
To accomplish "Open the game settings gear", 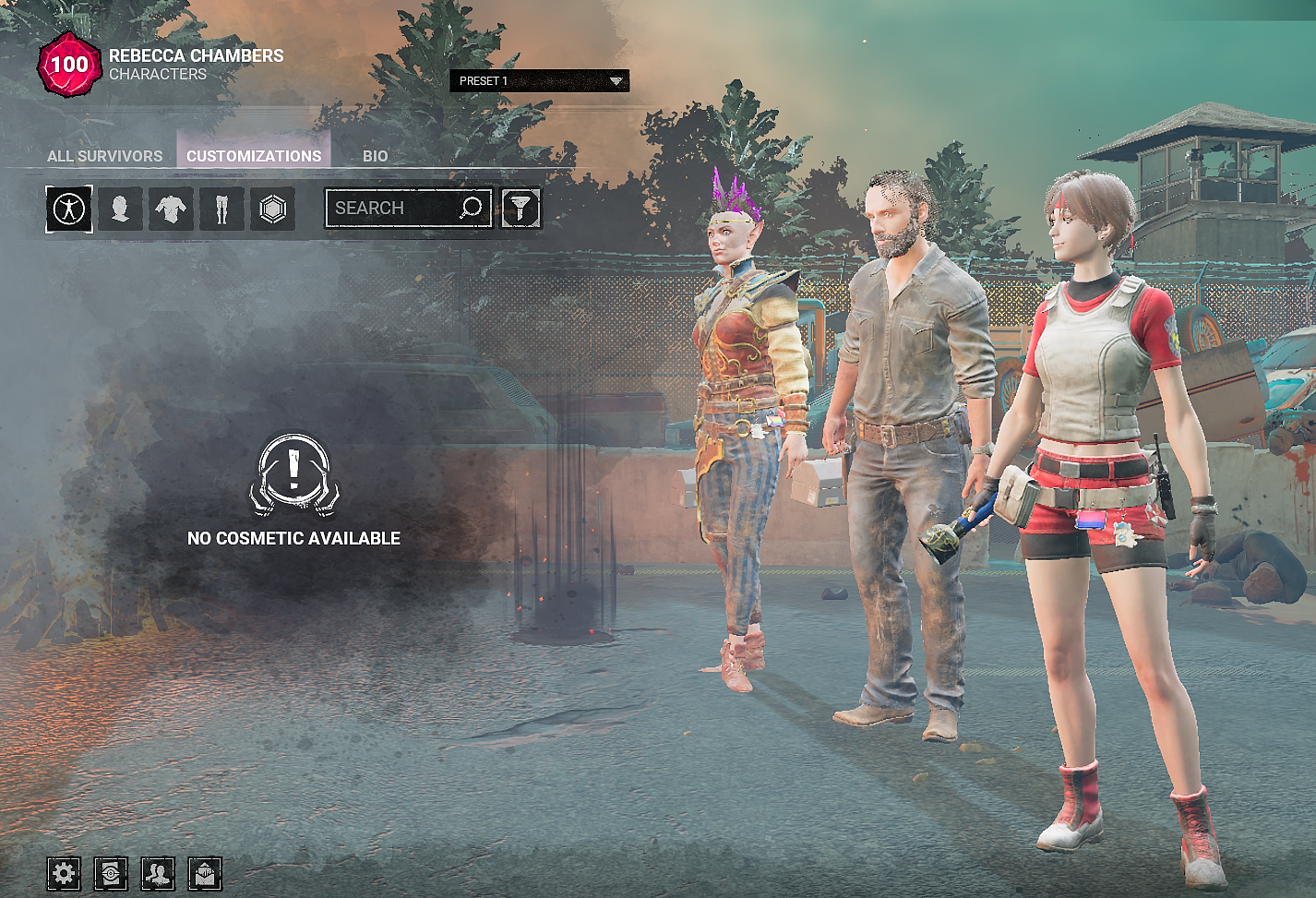I will [62, 874].
